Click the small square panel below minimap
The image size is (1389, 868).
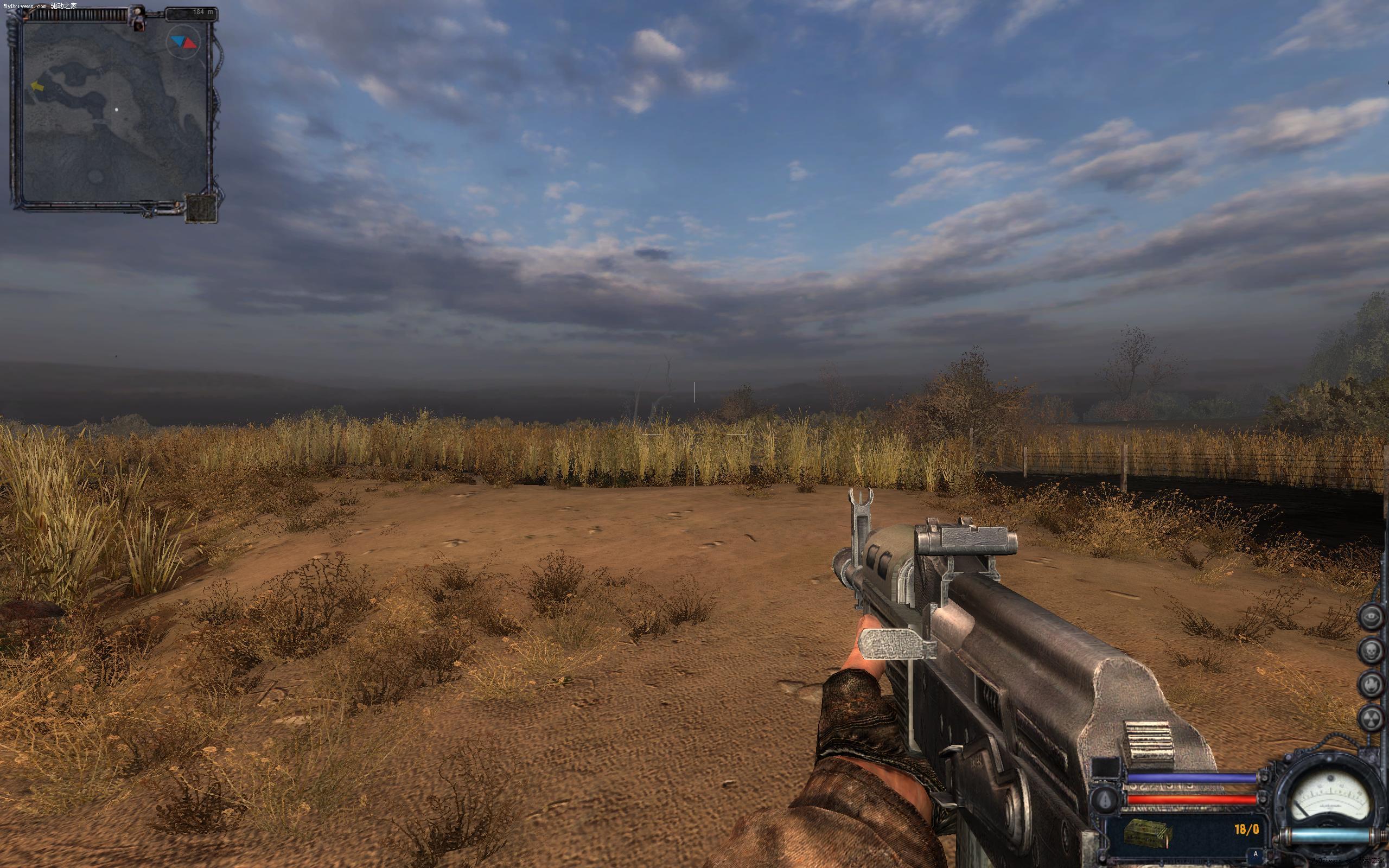point(201,208)
